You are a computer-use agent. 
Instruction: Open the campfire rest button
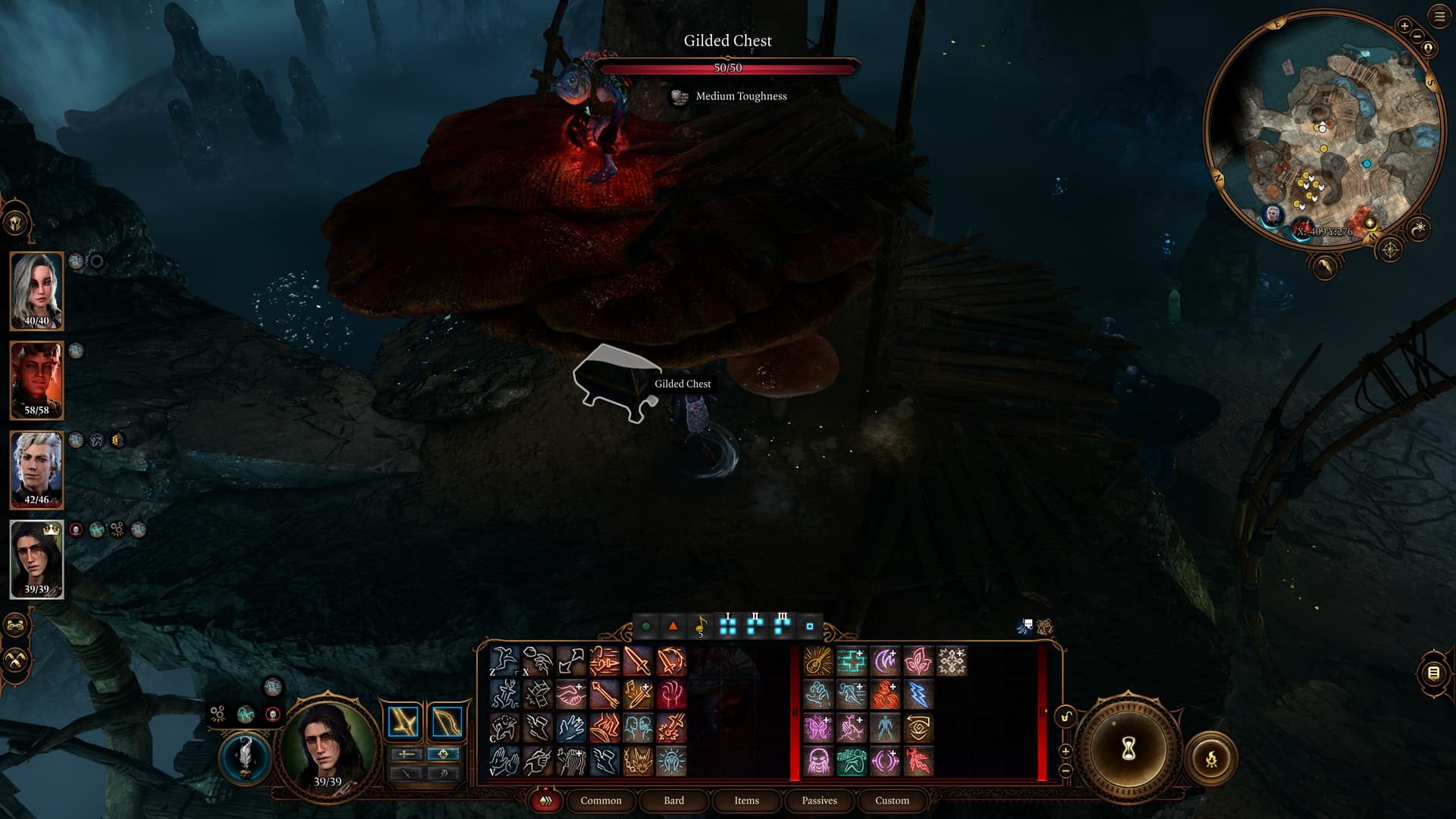(x=1211, y=758)
